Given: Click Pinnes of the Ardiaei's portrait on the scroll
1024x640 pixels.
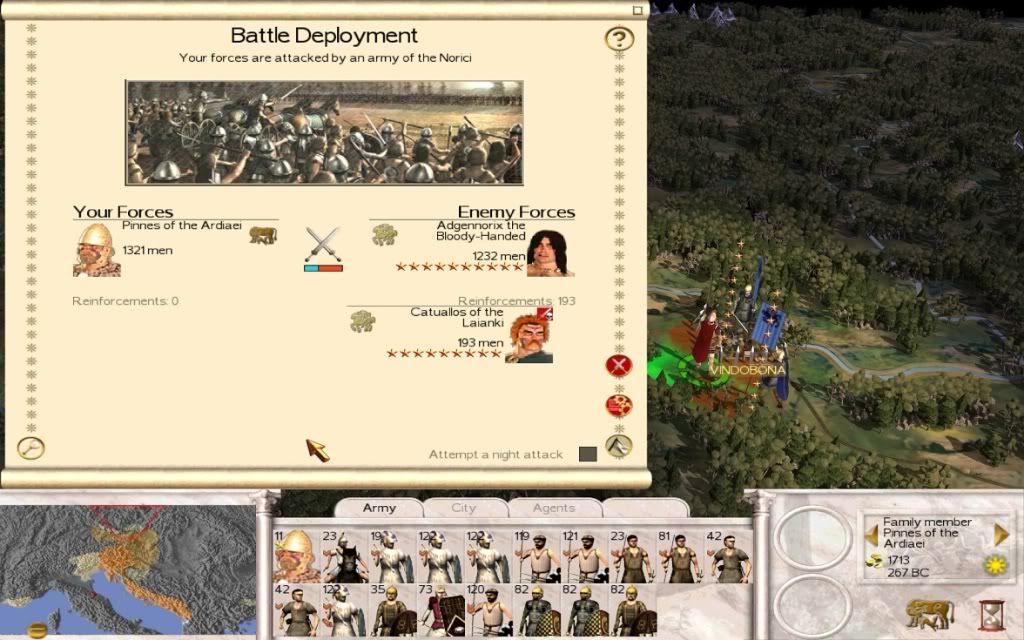Looking at the screenshot, I should click(x=96, y=250).
